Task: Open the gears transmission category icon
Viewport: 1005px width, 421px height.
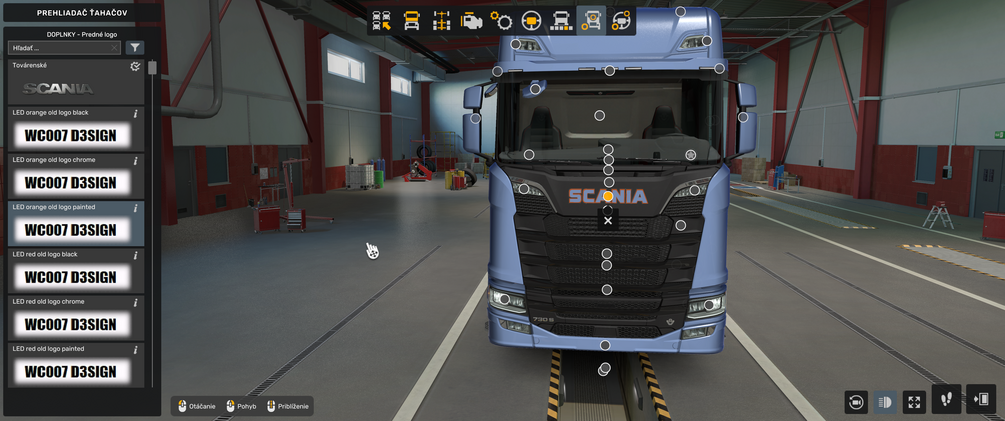Action: pyautogui.click(x=501, y=20)
